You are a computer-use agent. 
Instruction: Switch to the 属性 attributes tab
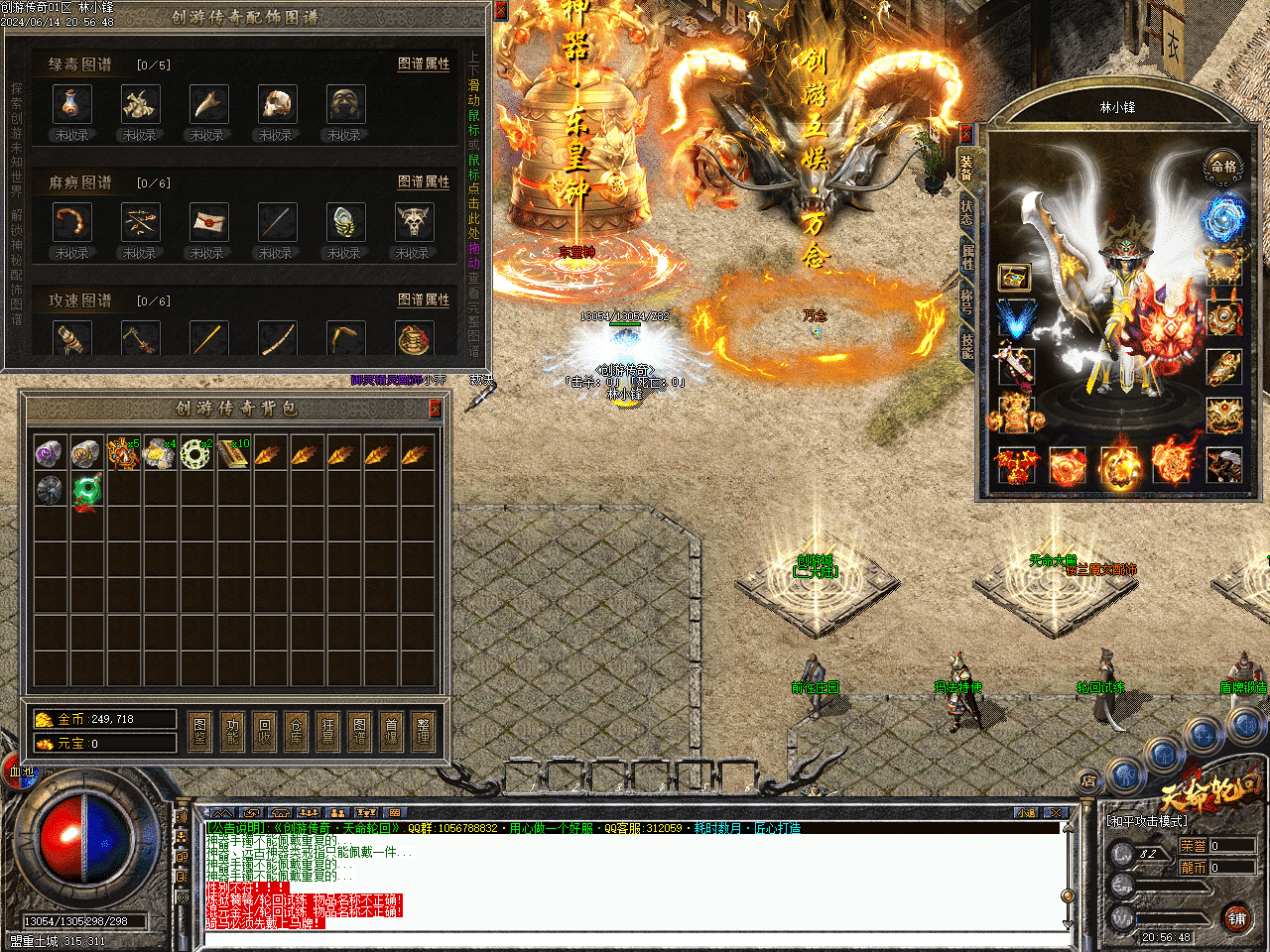(x=966, y=257)
